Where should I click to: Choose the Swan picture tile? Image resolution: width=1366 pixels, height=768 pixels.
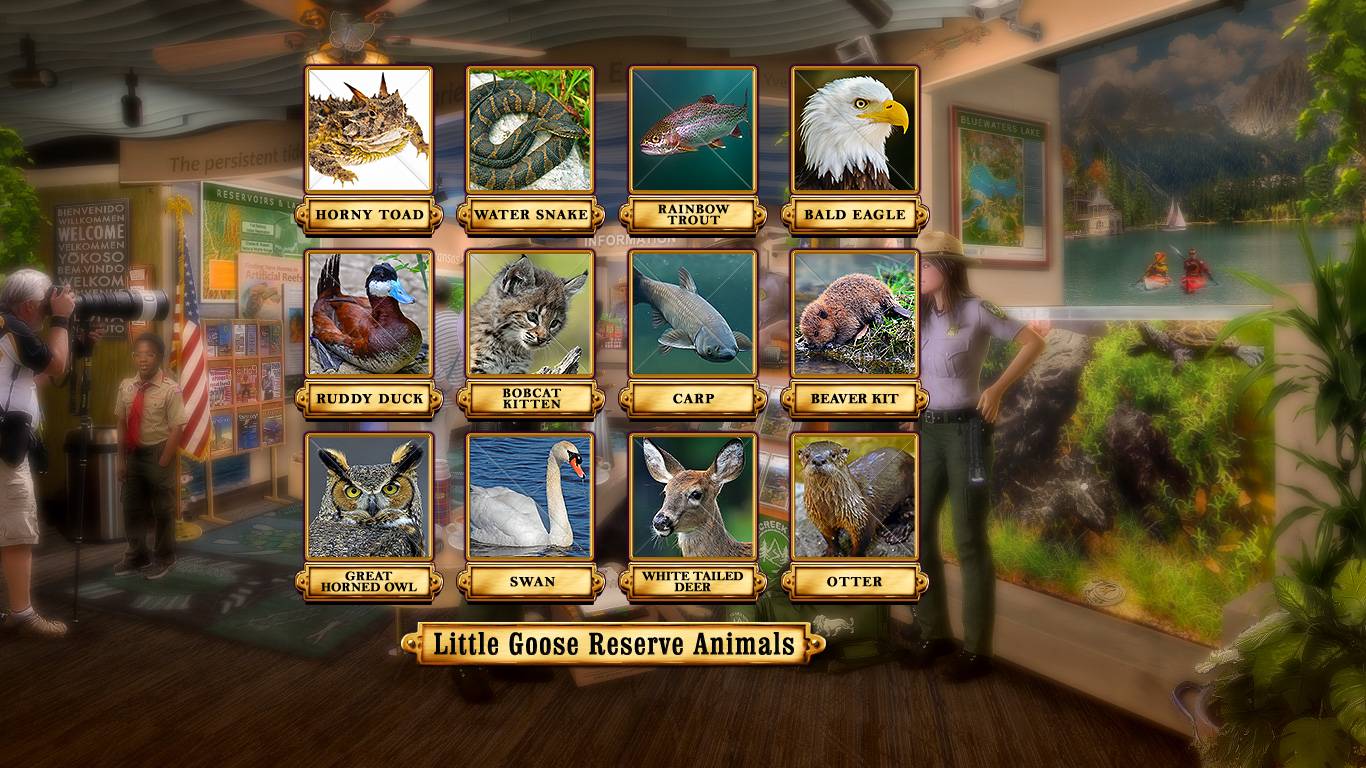[531, 496]
